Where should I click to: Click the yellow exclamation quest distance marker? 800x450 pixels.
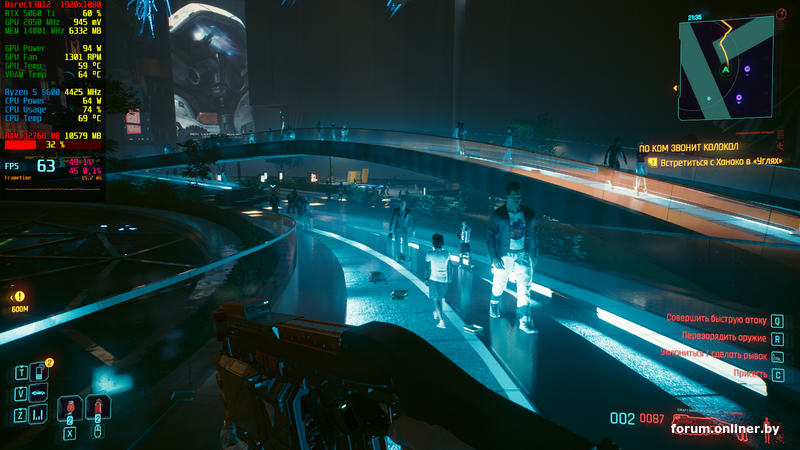click(x=19, y=296)
